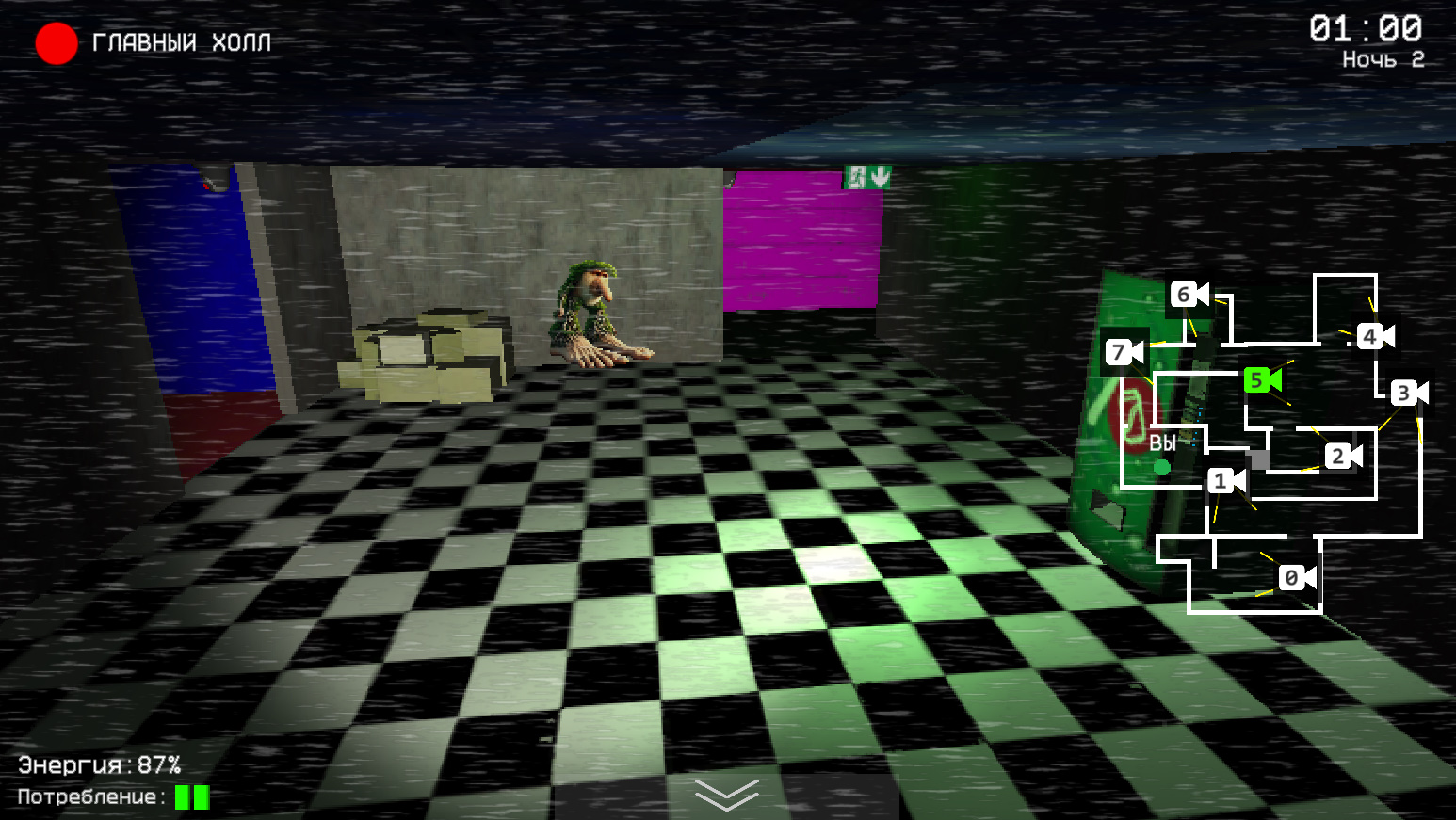Viewport: 1456px width, 820px height.
Task: Select camera 1 feed
Action: point(1221,480)
